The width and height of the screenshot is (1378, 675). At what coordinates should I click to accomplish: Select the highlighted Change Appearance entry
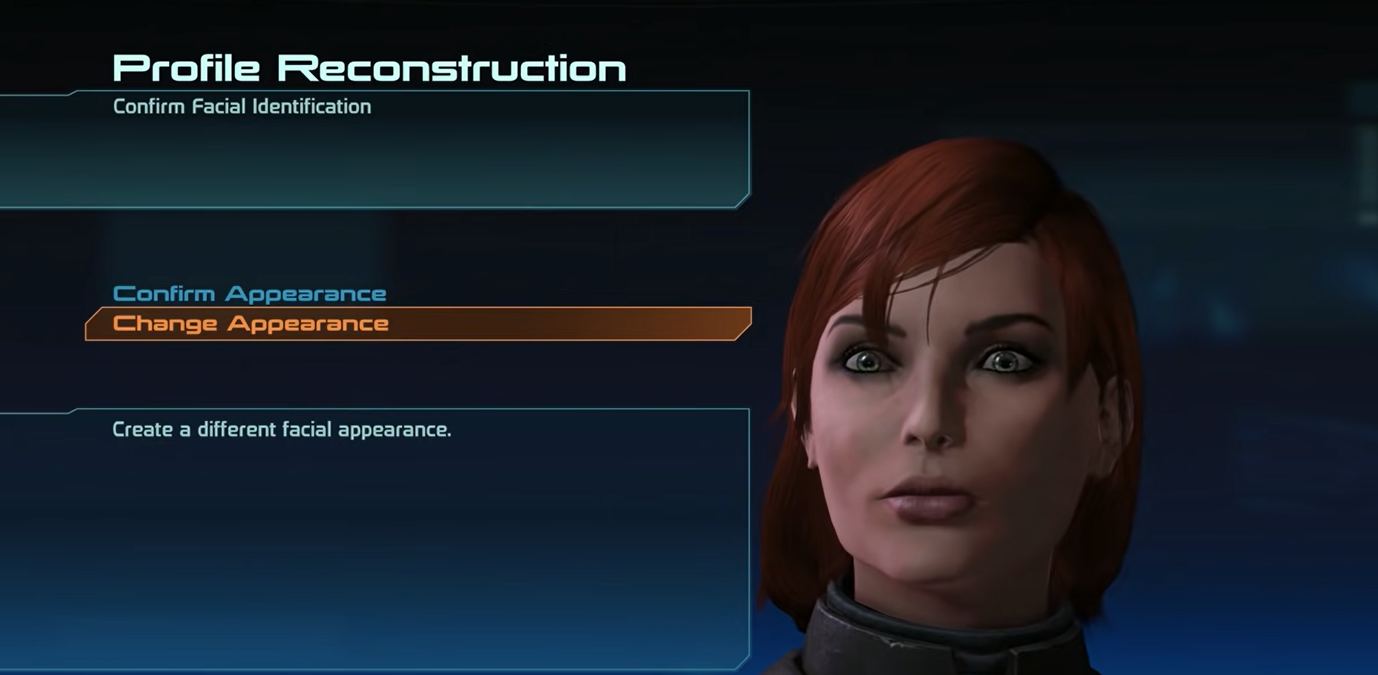pos(251,324)
